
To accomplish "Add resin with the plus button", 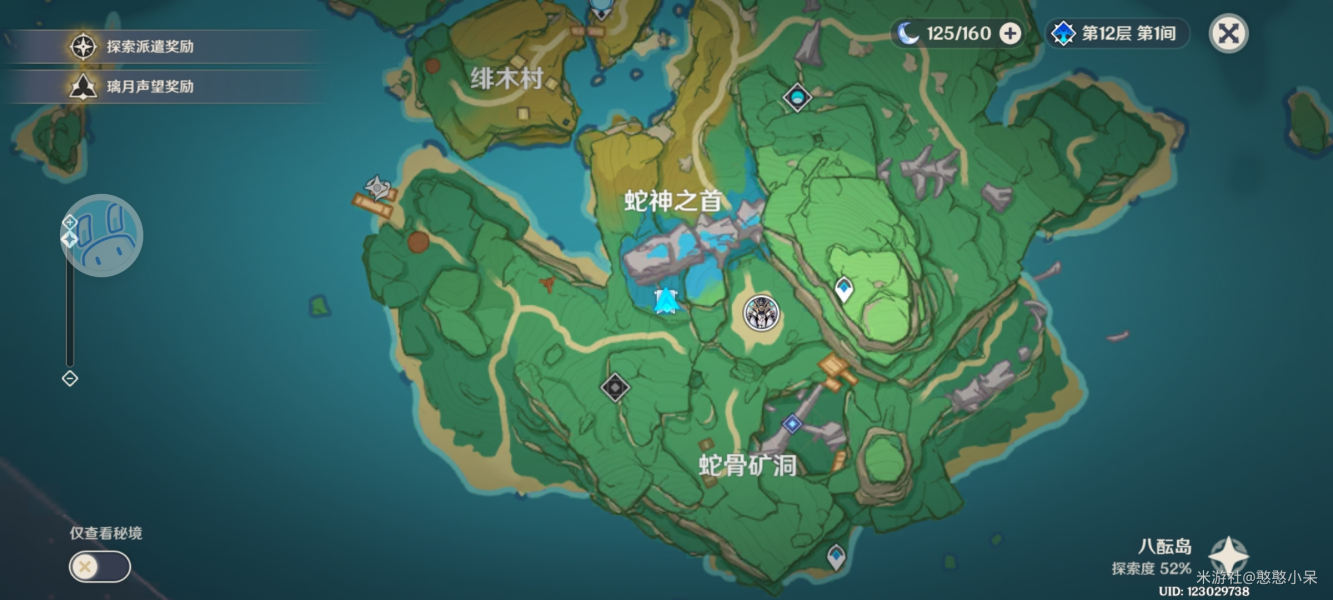I will [x=1011, y=34].
